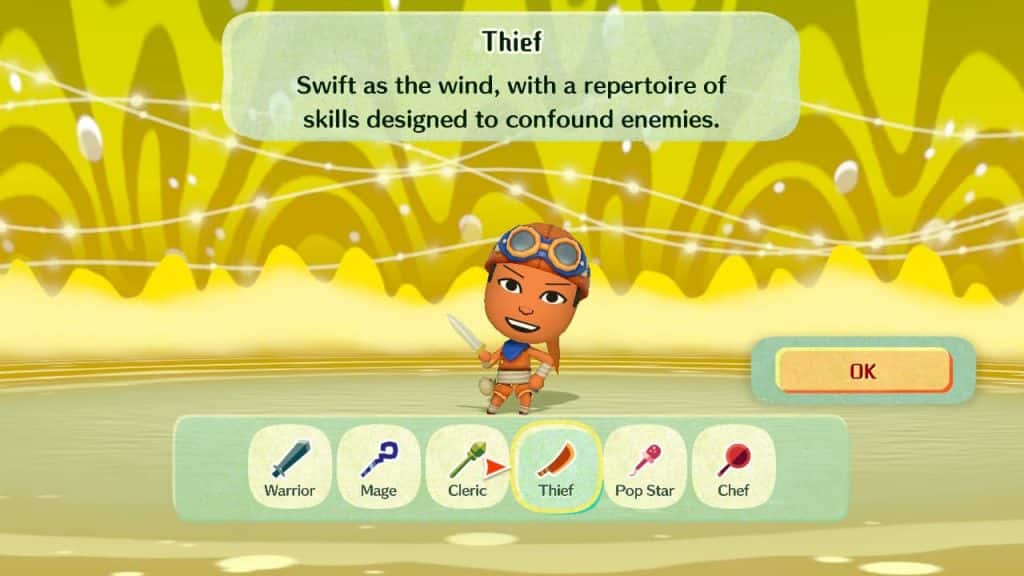Viewport: 1024px width, 576px height.
Task: Select the highlighted Thief job
Action: point(555,467)
